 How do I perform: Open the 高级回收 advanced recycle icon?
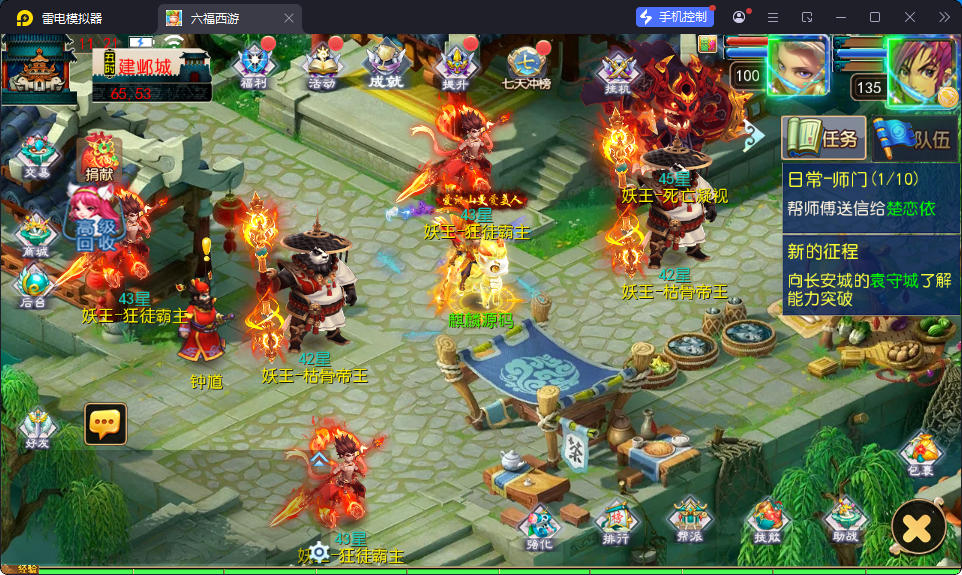[x=98, y=220]
